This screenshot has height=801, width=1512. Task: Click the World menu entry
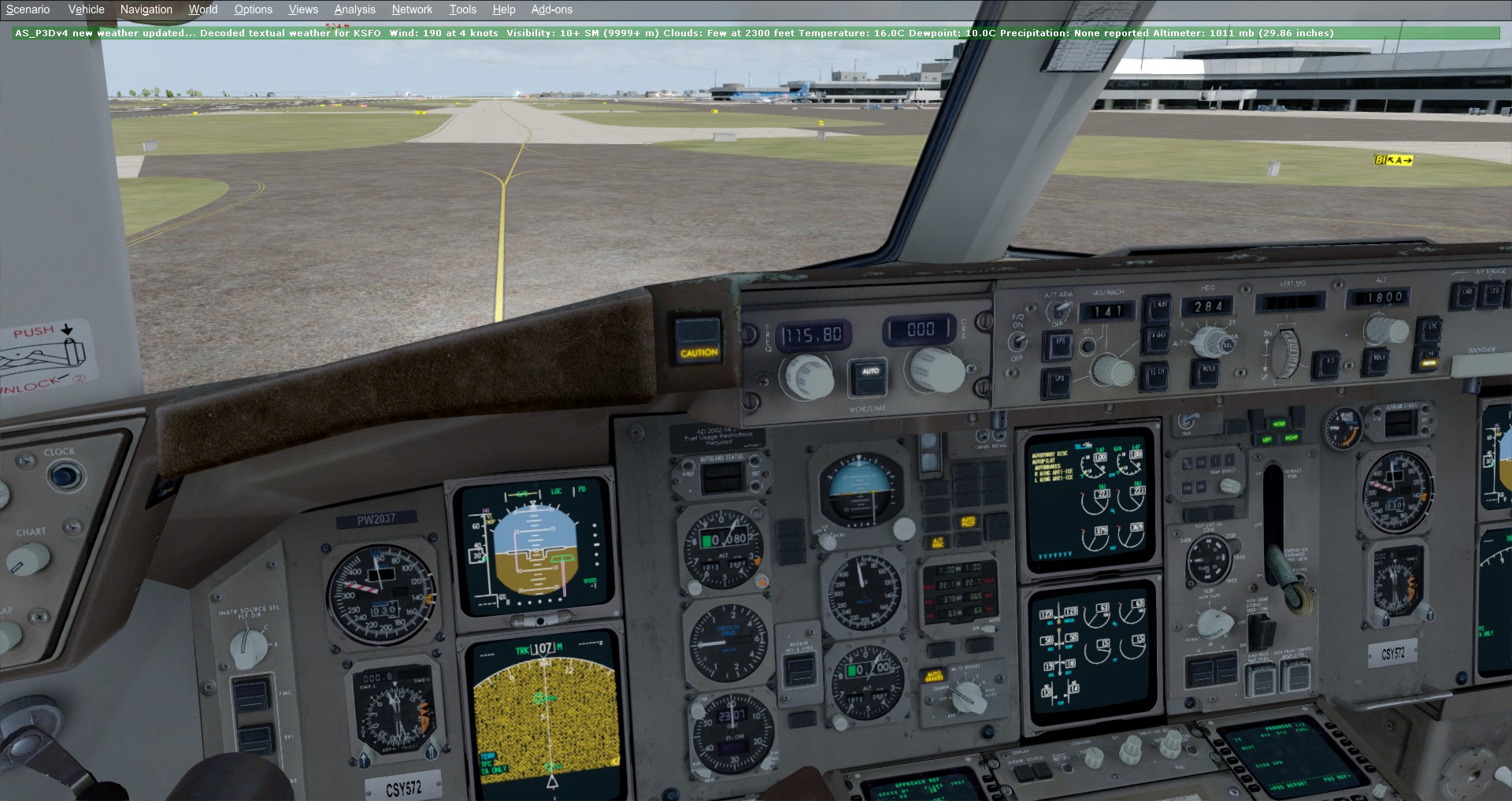[x=202, y=9]
